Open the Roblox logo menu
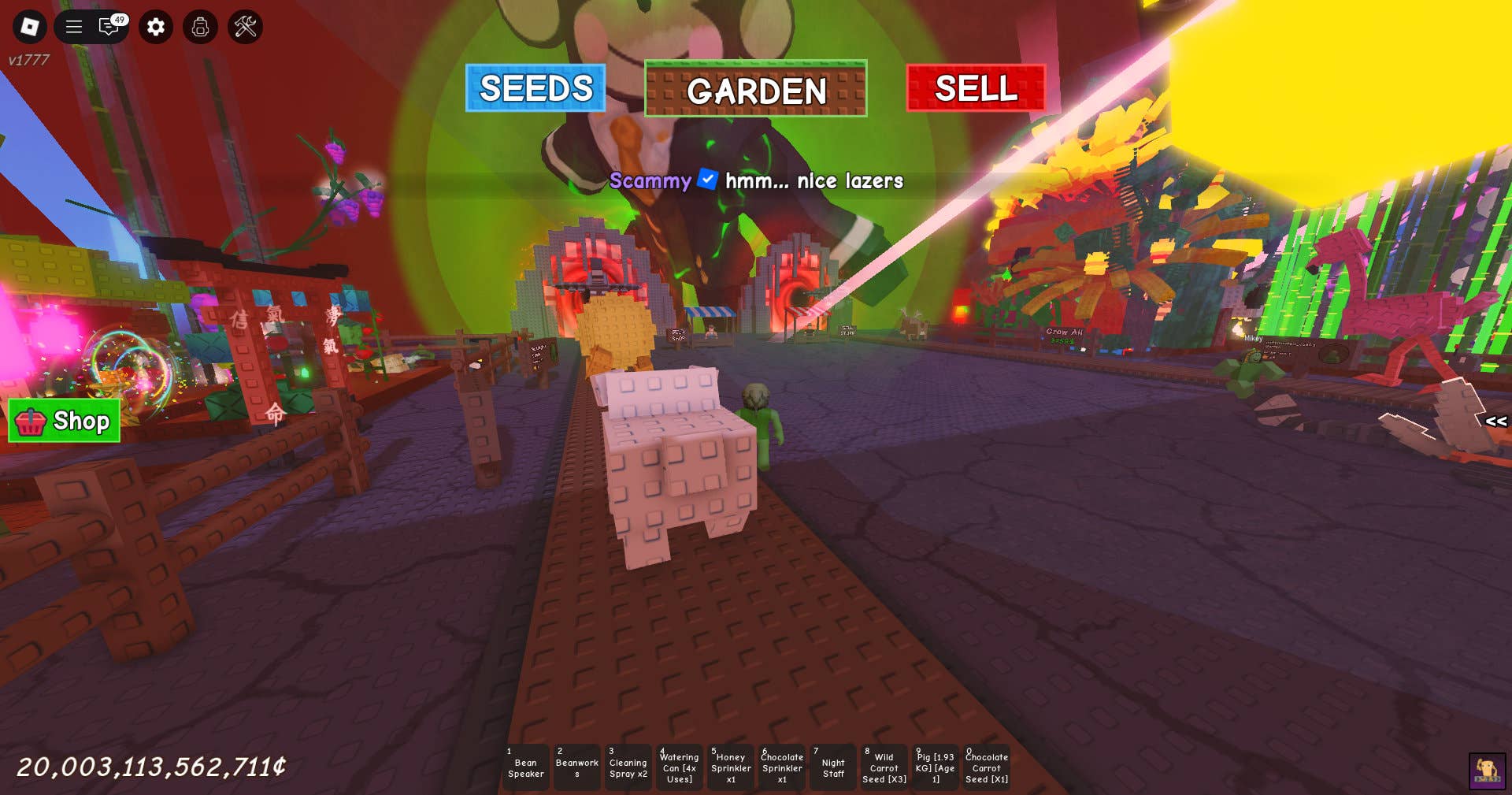This screenshot has width=1512, height=795. pyautogui.click(x=30, y=27)
